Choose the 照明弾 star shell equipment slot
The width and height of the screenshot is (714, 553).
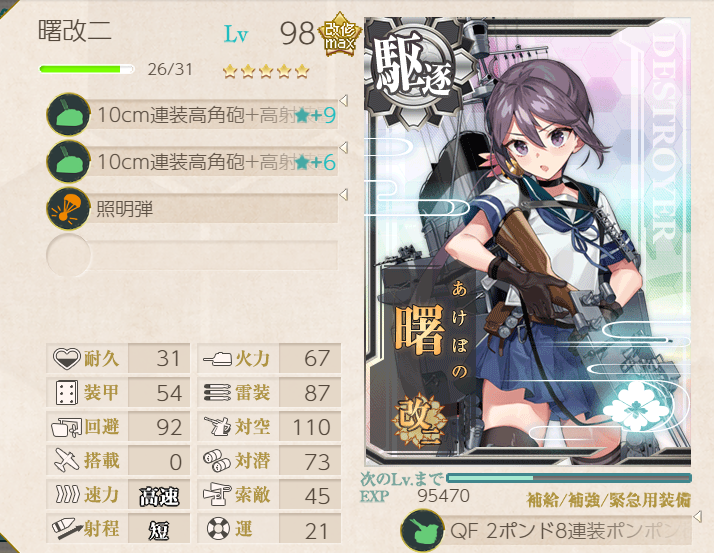195,208
